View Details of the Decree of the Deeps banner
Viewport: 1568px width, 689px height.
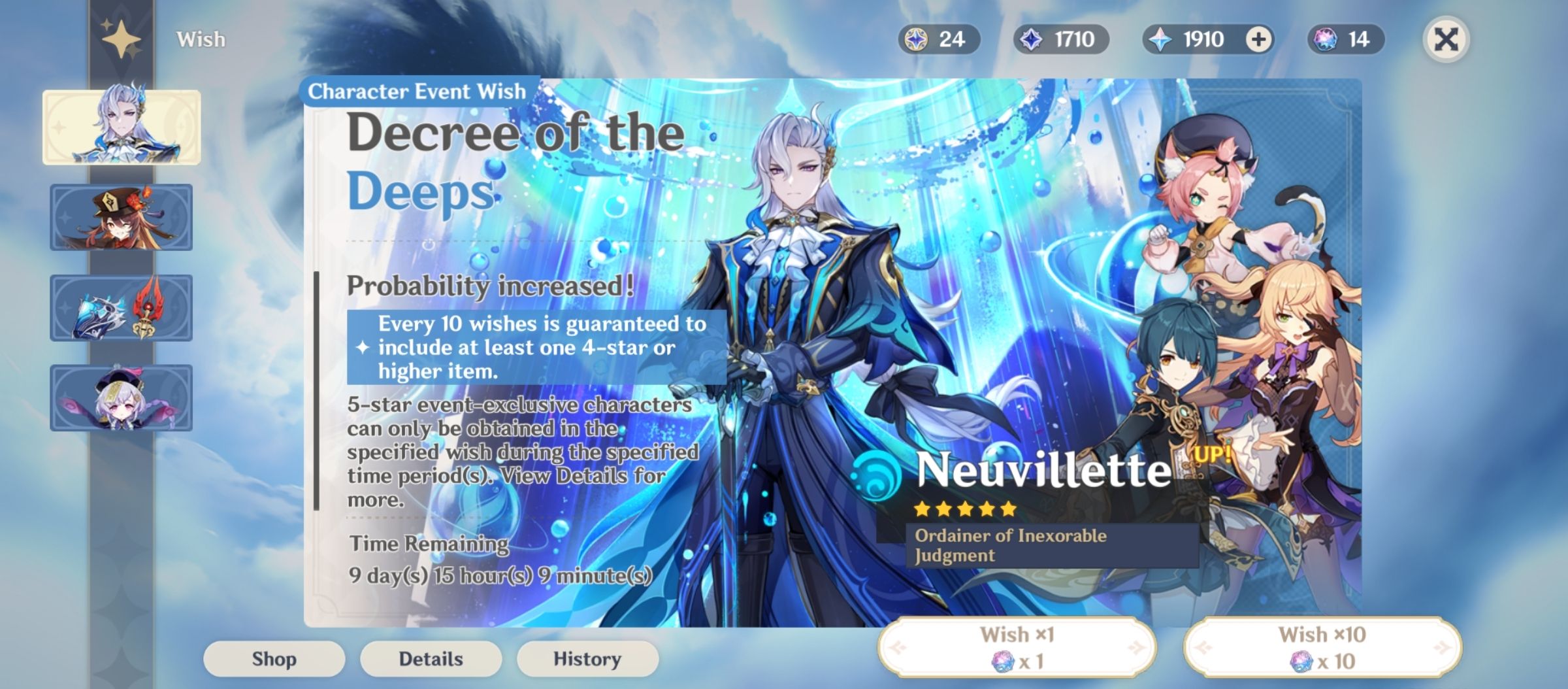(431, 659)
